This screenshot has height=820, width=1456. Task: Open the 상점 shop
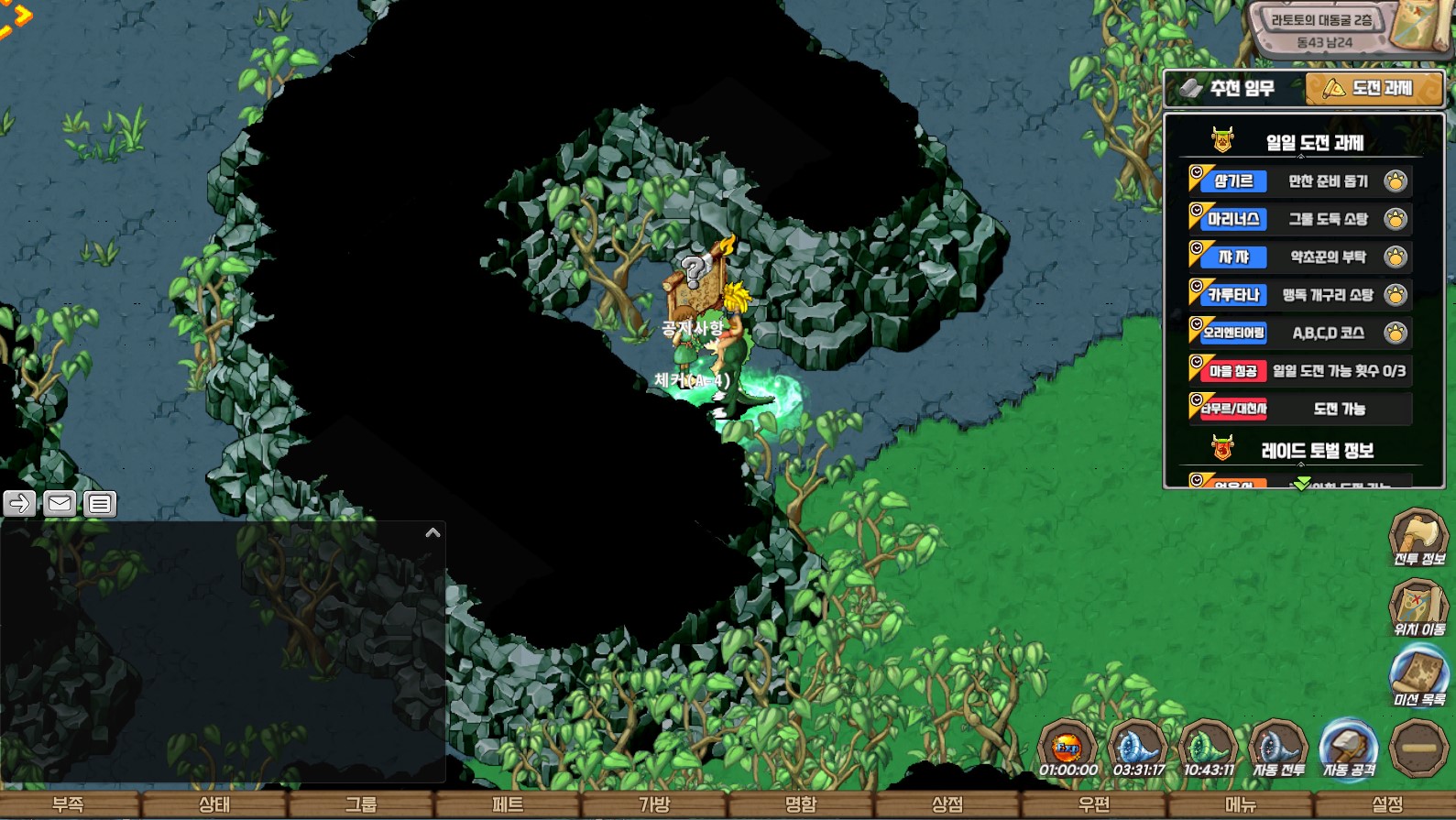[x=947, y=804]
